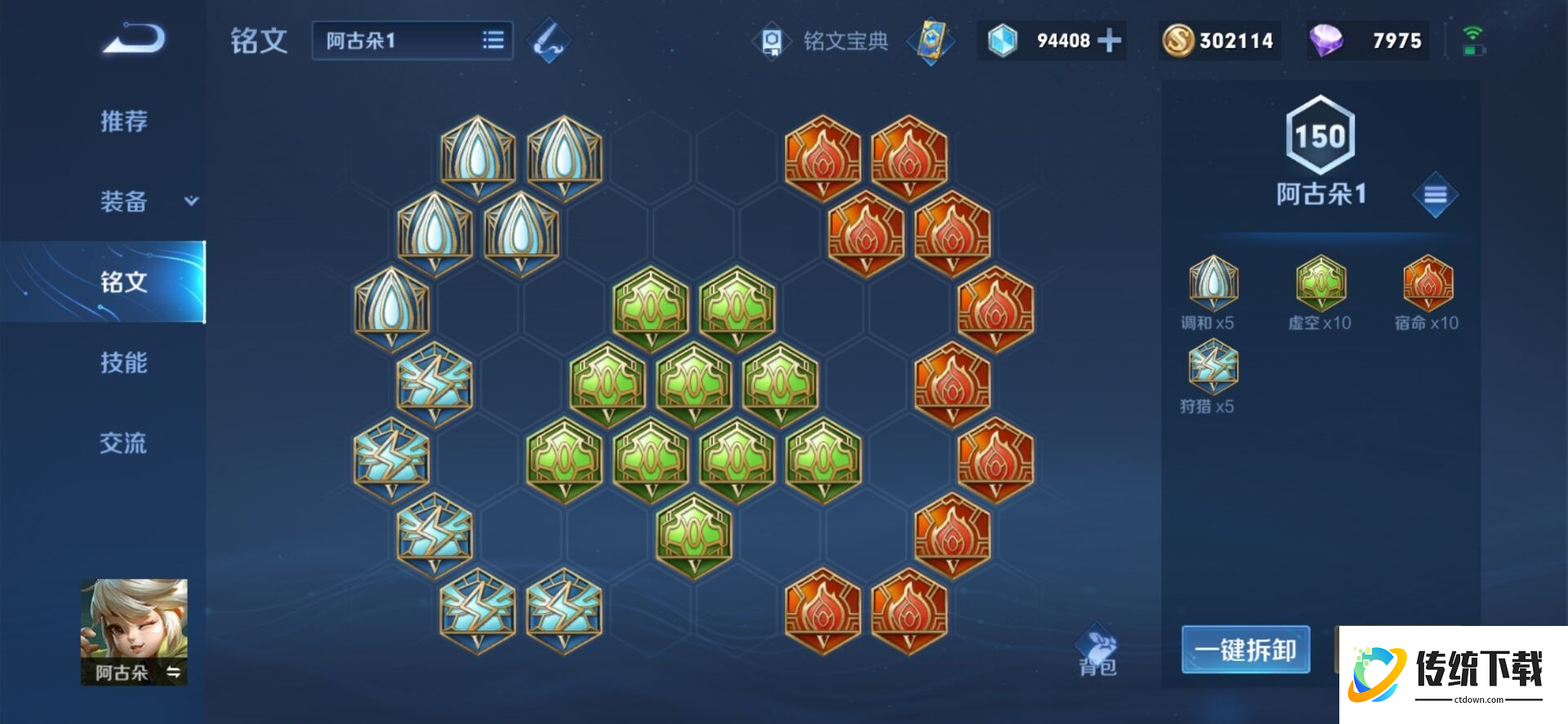Viewport: 1568px width, 724px height.
Task: Click the rename pen icon
Action: [548, 41]
